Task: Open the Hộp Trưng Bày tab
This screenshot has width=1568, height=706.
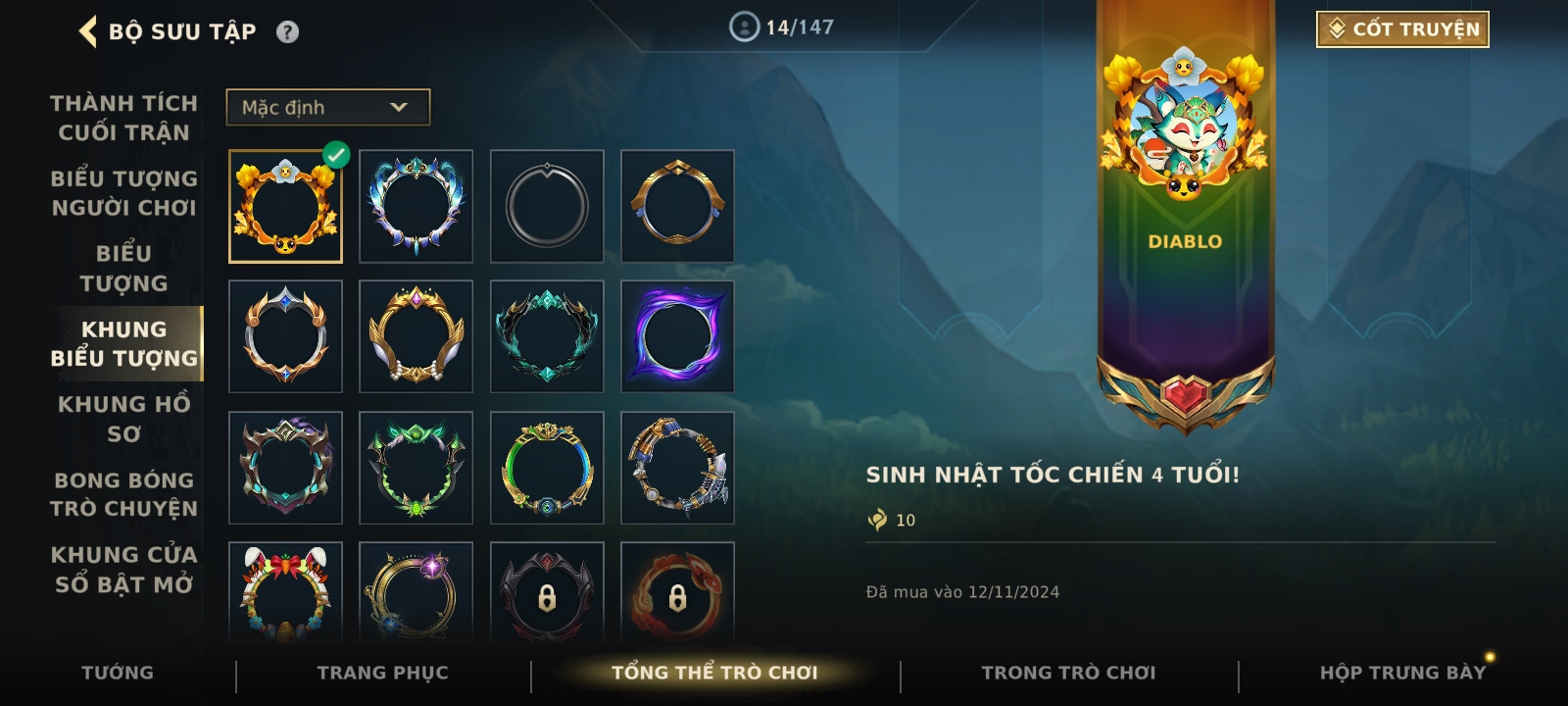Action: [1402, 673]
